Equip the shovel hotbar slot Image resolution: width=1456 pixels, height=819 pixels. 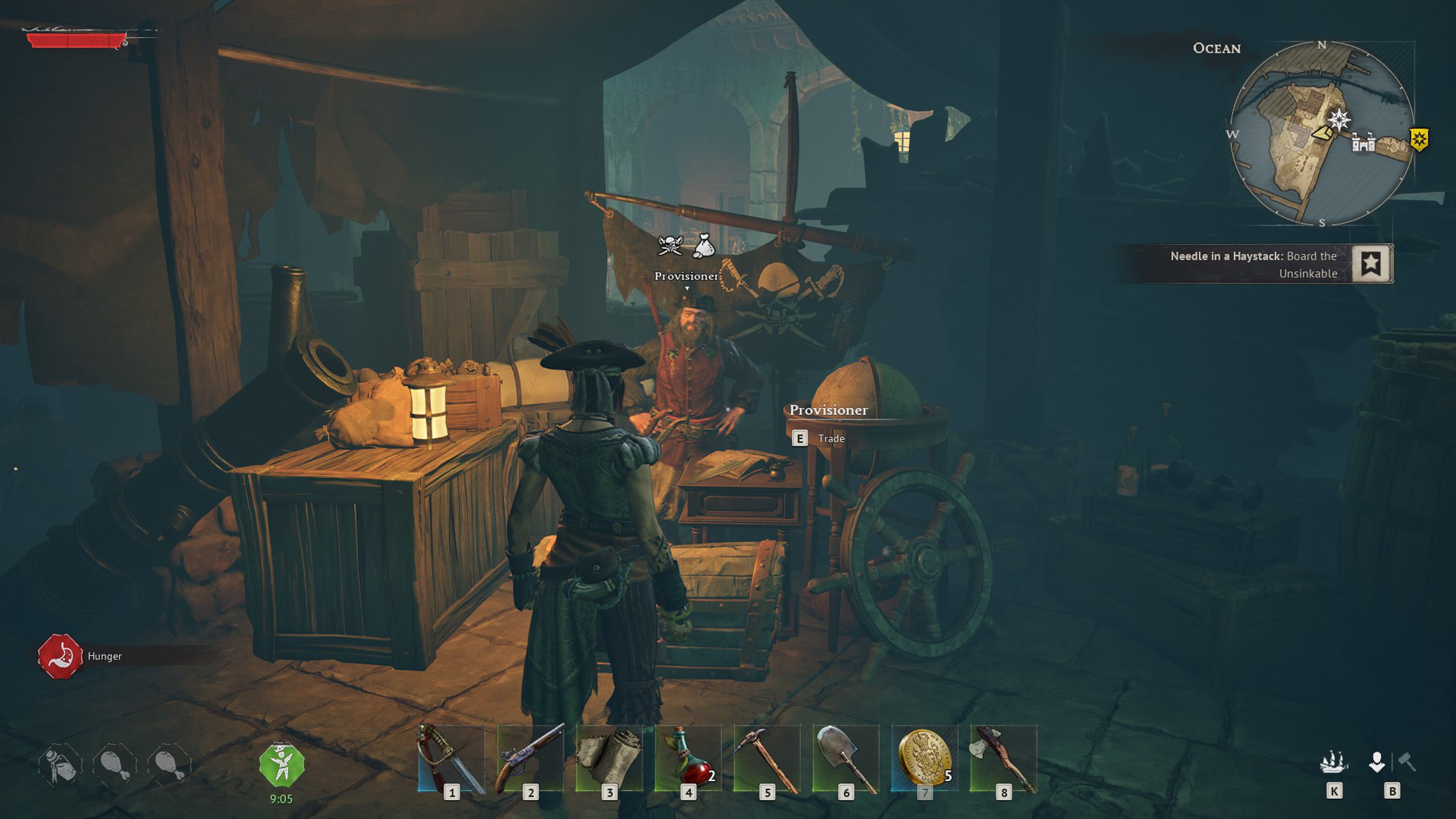click(x=846, y=759)
